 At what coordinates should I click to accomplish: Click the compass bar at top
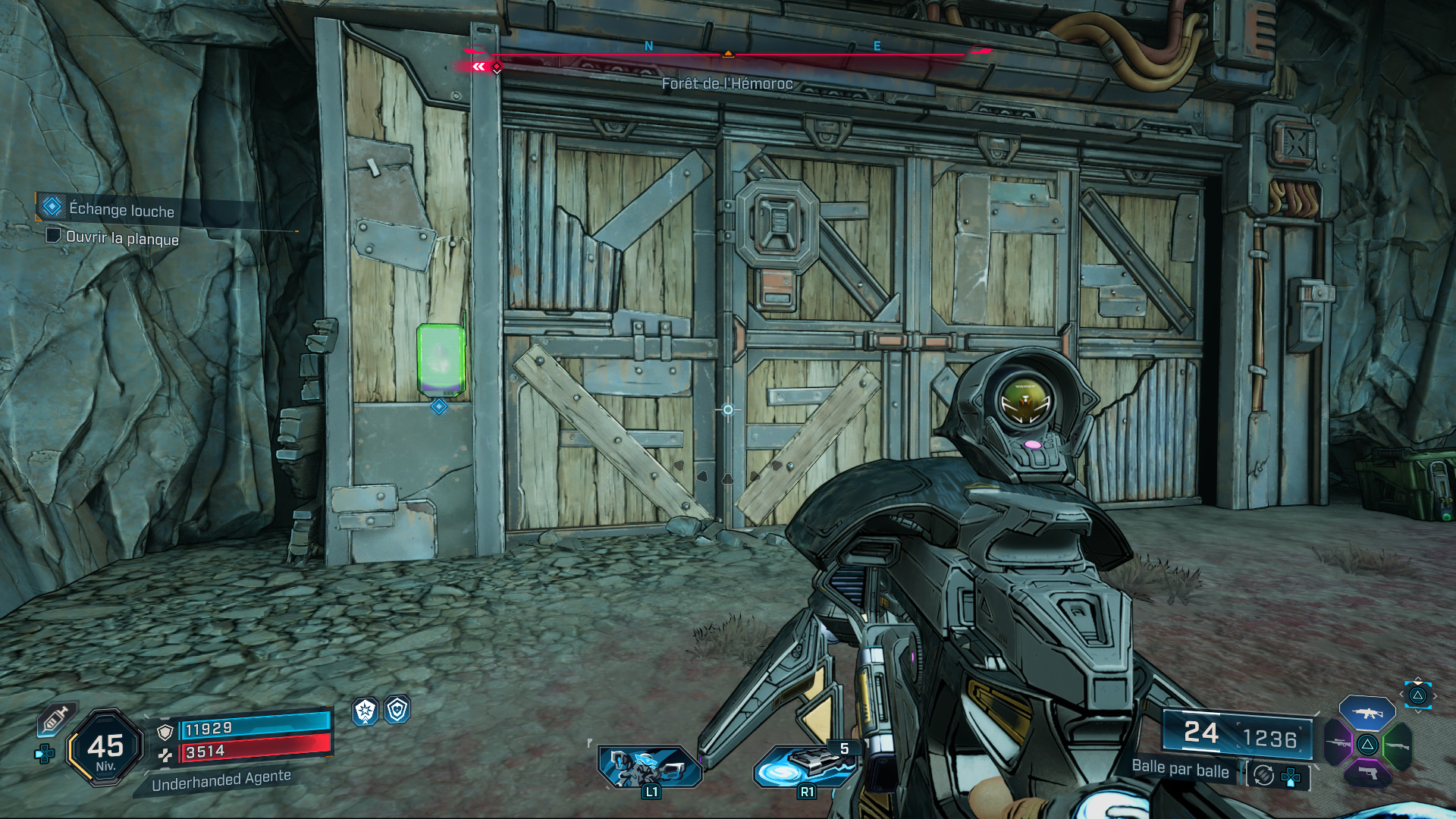[726, 53]
